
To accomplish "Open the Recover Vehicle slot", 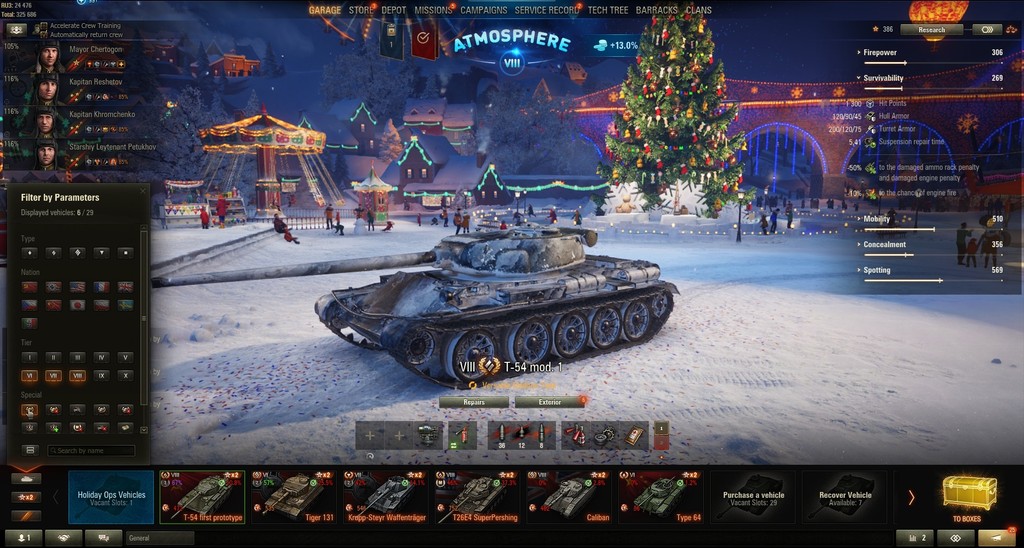I will tap(845, 497).
